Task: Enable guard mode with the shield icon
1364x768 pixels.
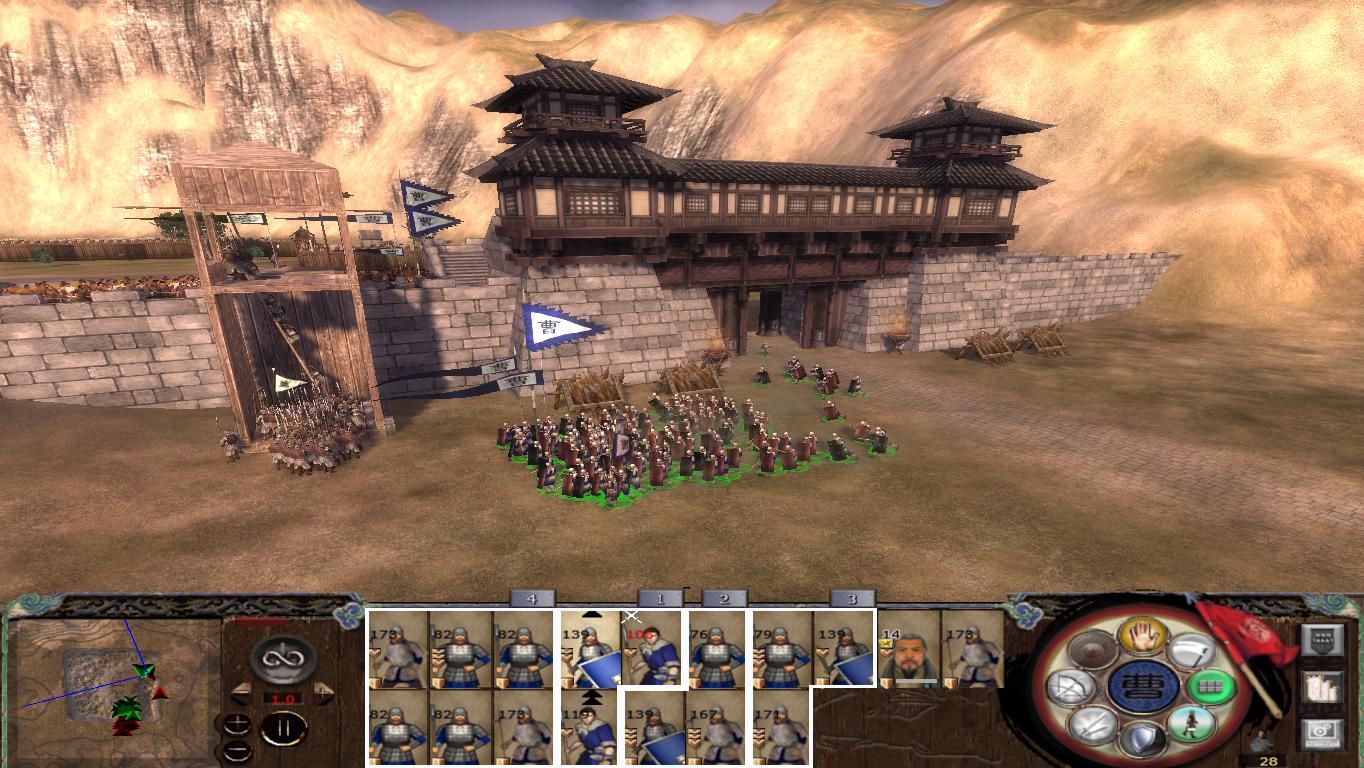Action: (x=1143, y=738)
